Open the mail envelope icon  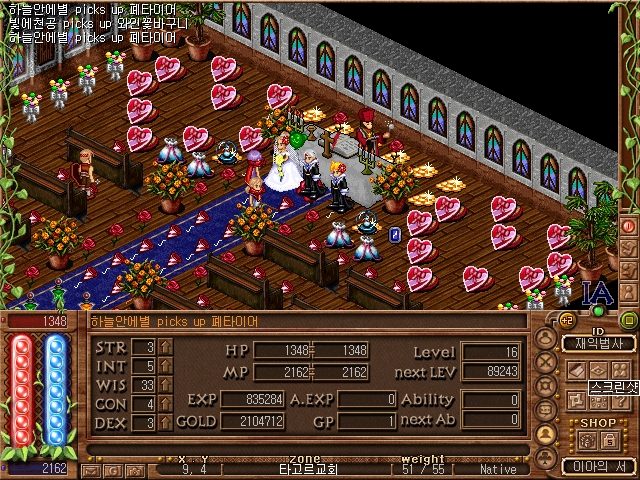(x=92, y=470)
